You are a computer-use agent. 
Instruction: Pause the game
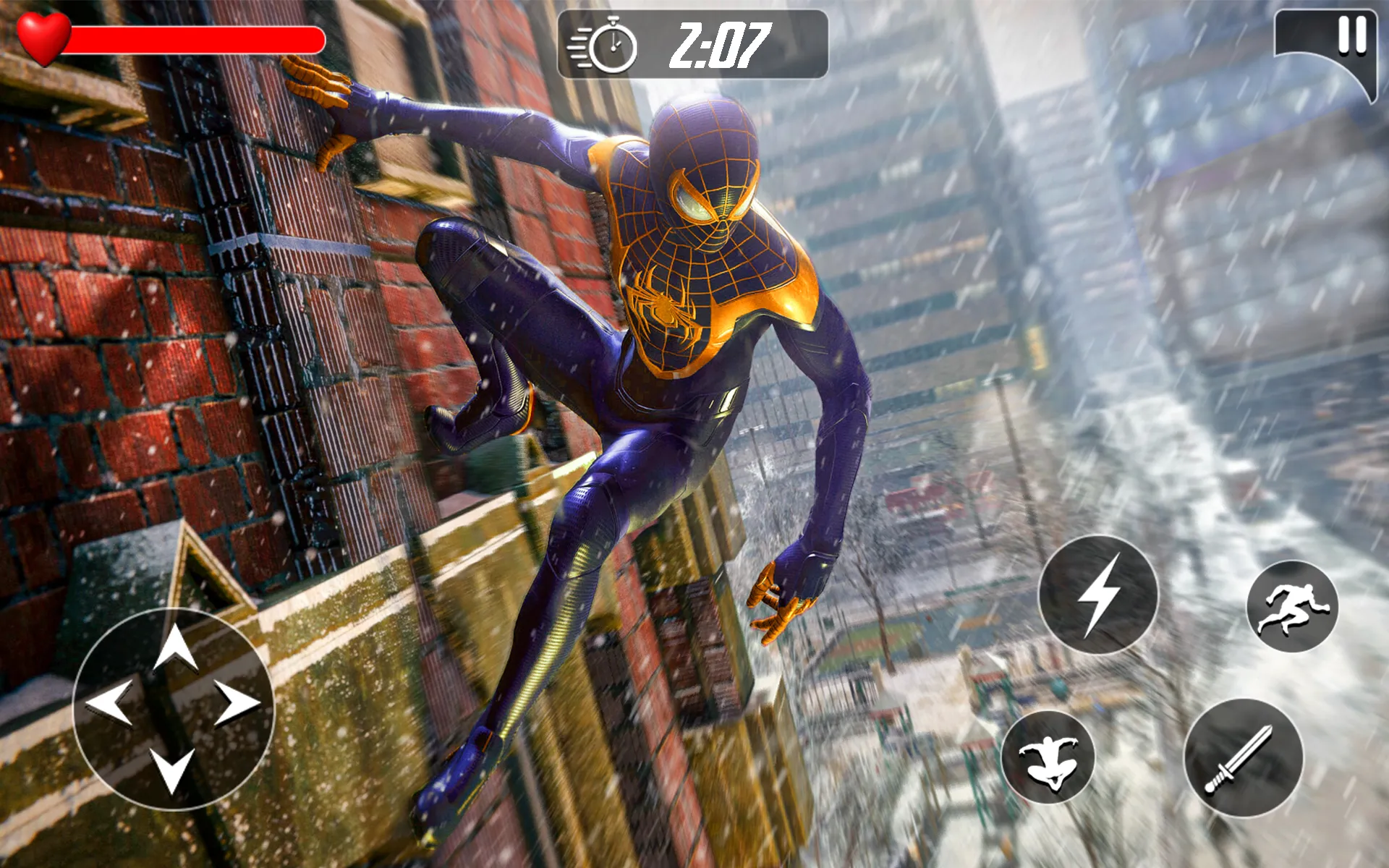click(x=1351, y=36)
